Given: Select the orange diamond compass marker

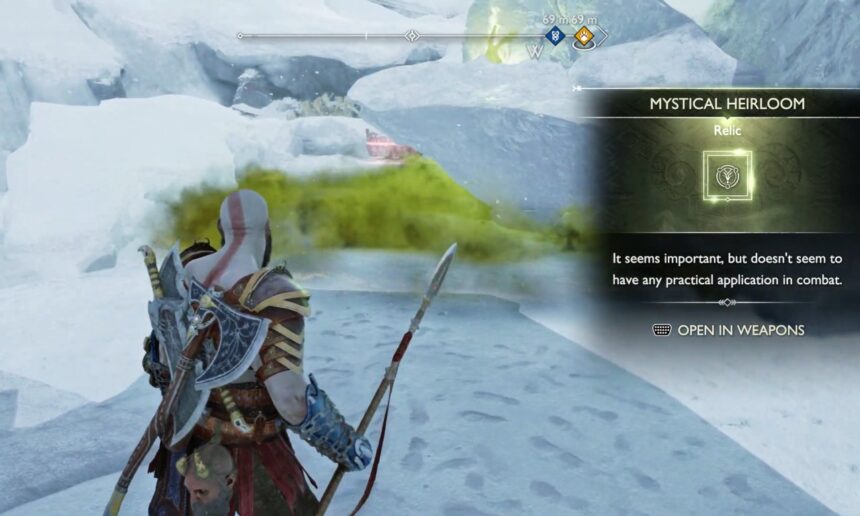Looking at the screenshot, I should (584, 37).
